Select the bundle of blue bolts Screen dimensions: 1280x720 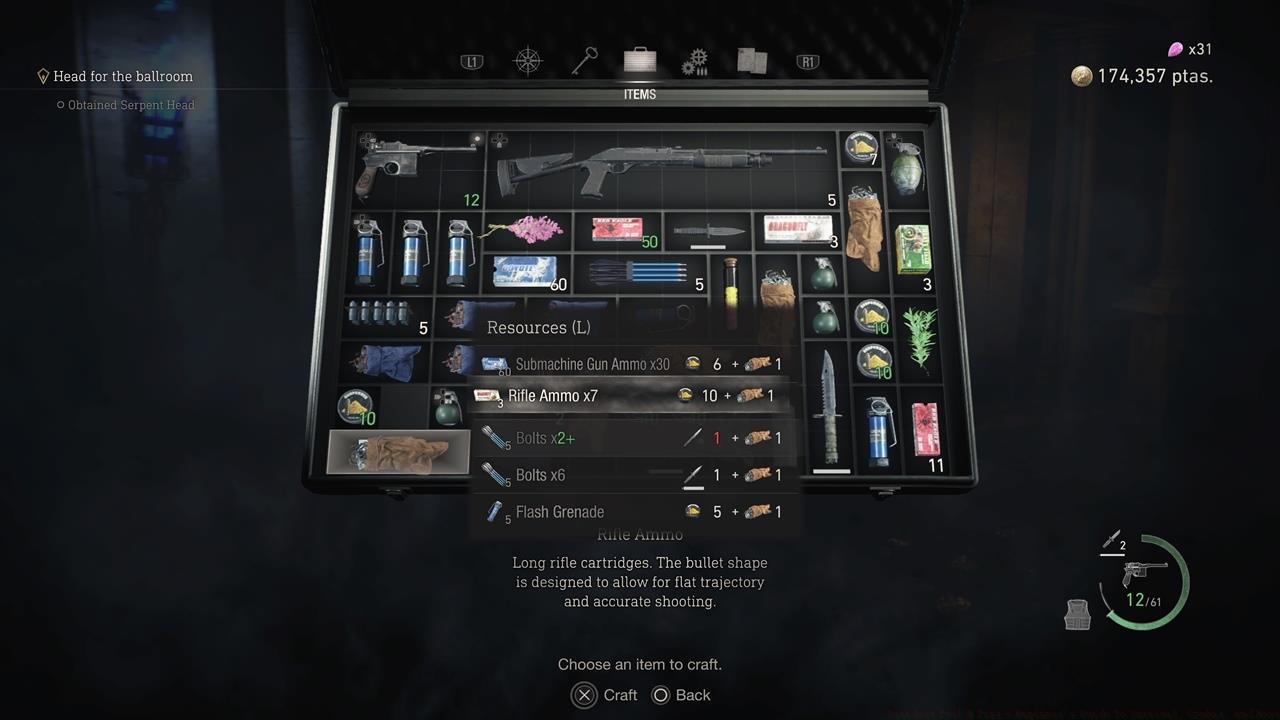click(x=640, y=272)
